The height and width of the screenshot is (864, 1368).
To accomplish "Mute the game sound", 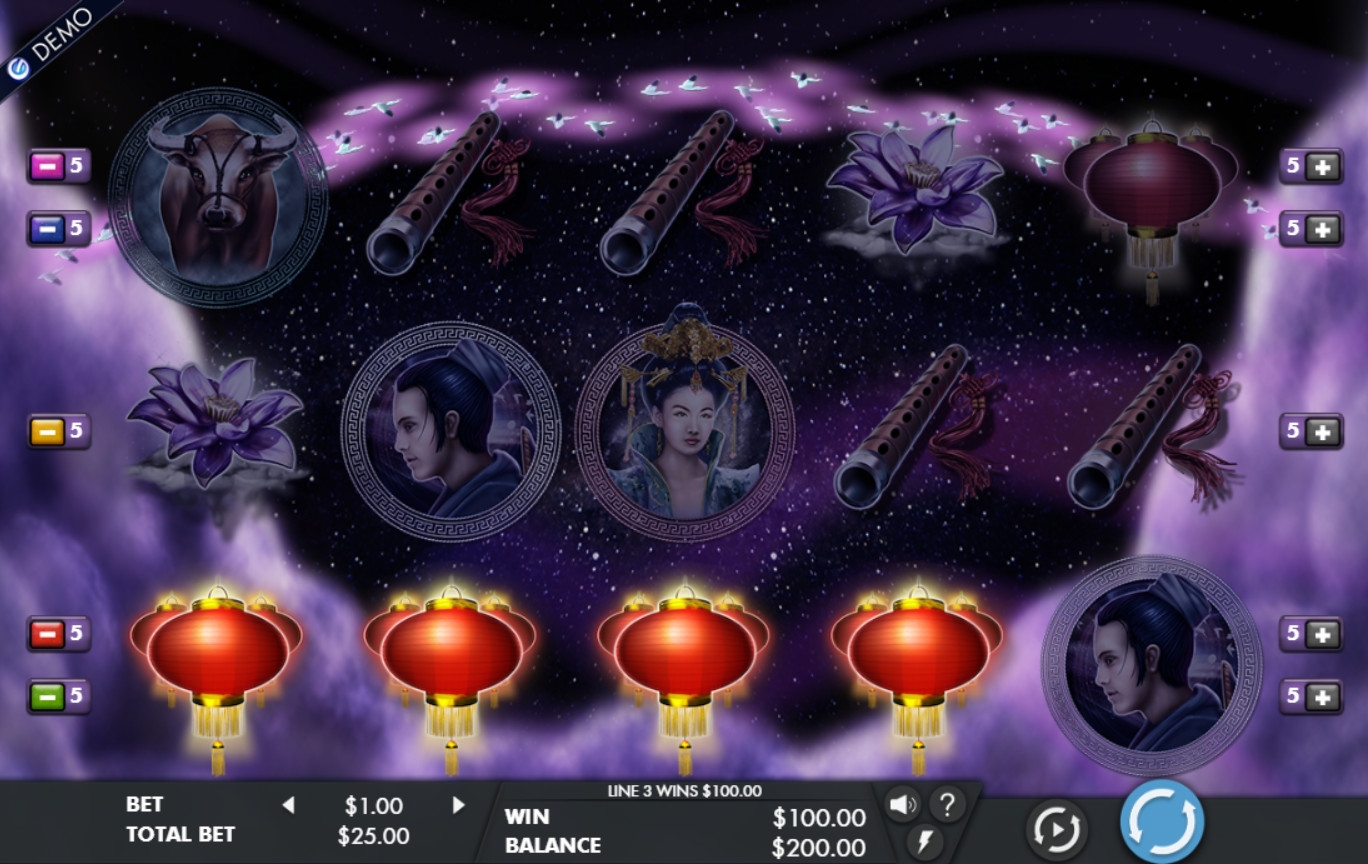I will pos(903,804).
